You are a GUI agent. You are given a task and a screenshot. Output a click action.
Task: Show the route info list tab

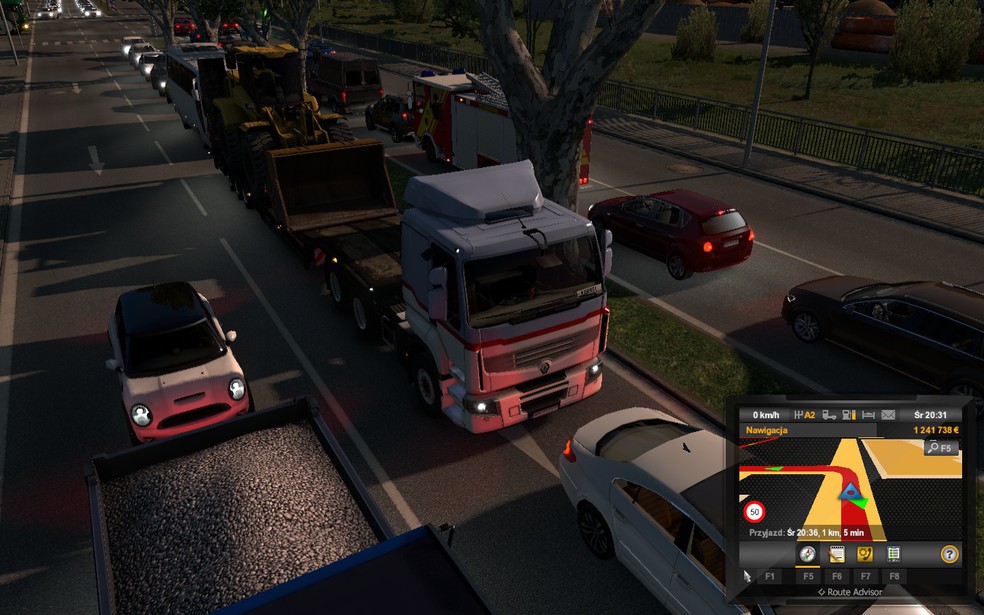tap(893, 553)
